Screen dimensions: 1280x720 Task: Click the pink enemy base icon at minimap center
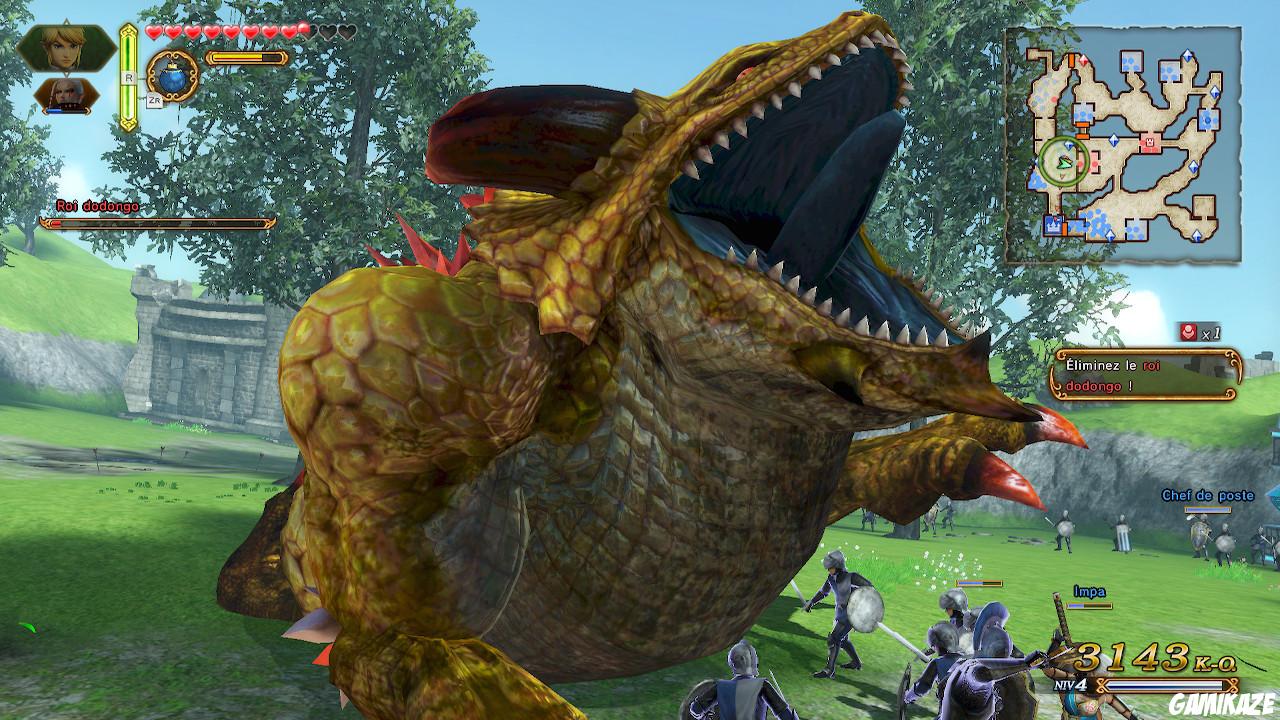pos(1149,140)
